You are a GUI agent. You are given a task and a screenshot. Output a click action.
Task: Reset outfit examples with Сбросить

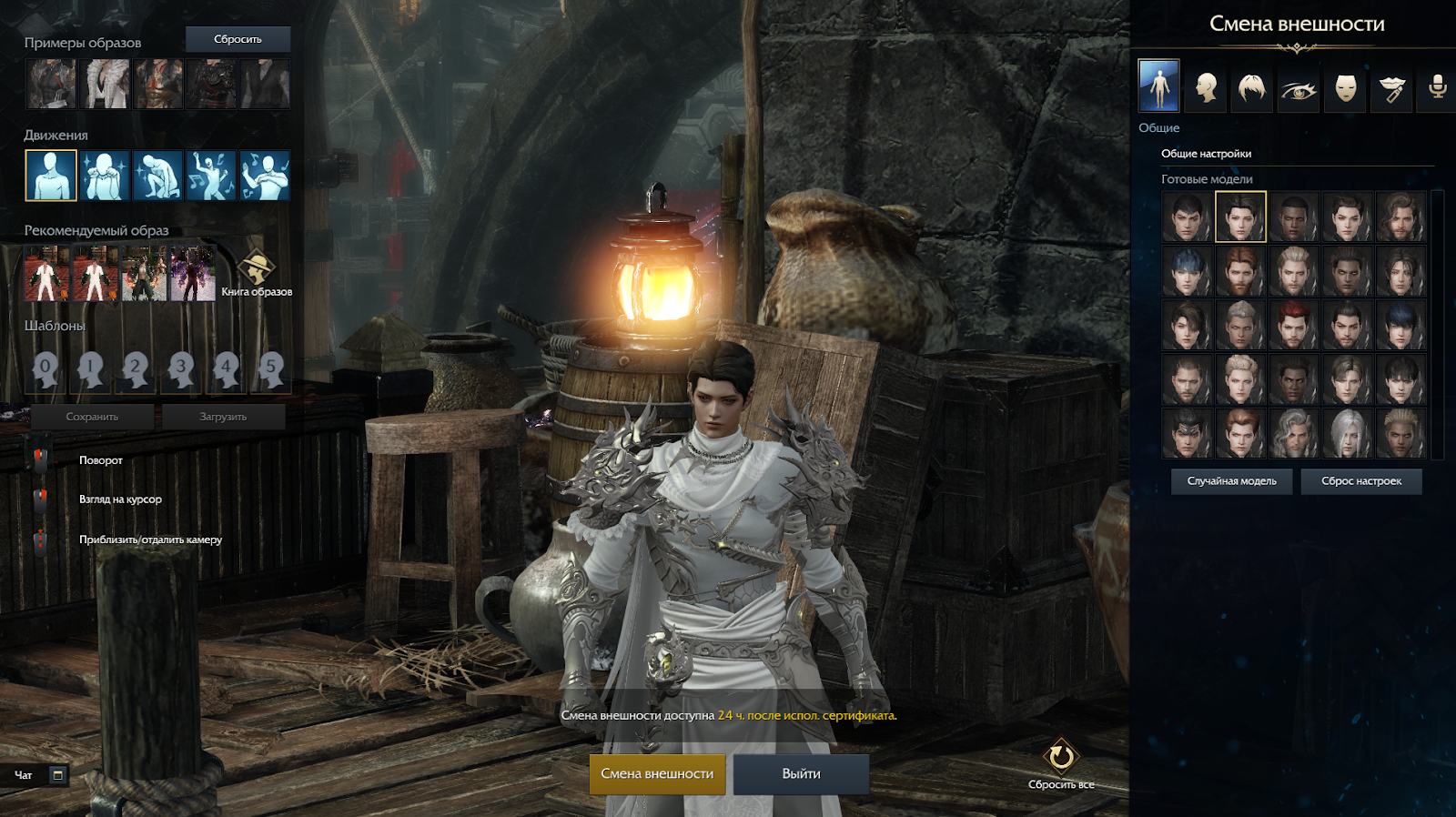(238, 39)
